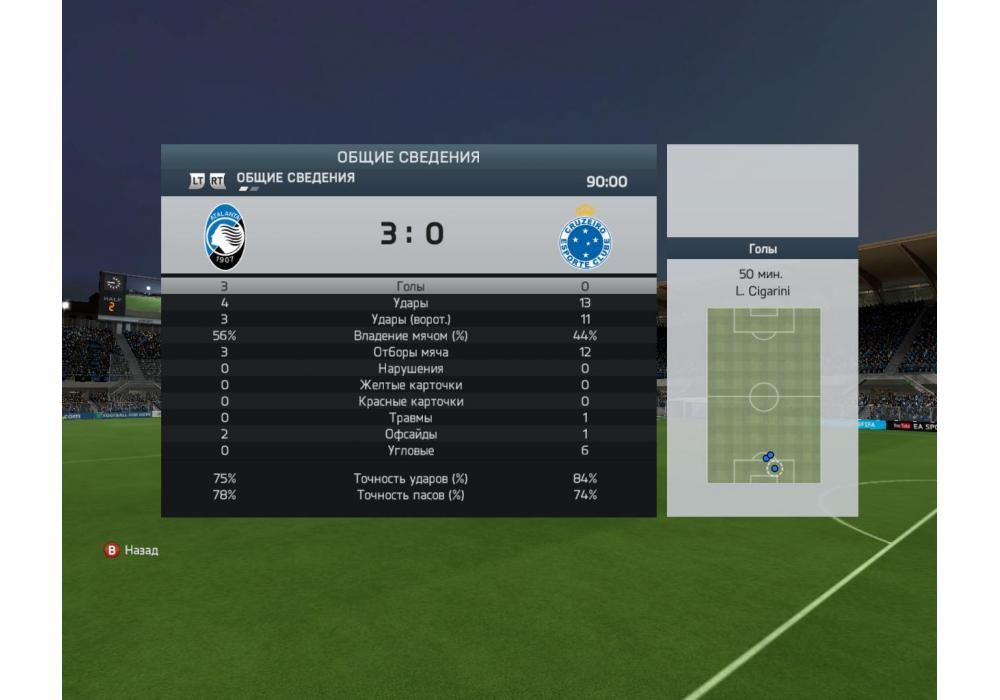Choose the Нарушения row
This screenshot has height=700, width=1000.
pyautogui.click(x=410, y=369)
